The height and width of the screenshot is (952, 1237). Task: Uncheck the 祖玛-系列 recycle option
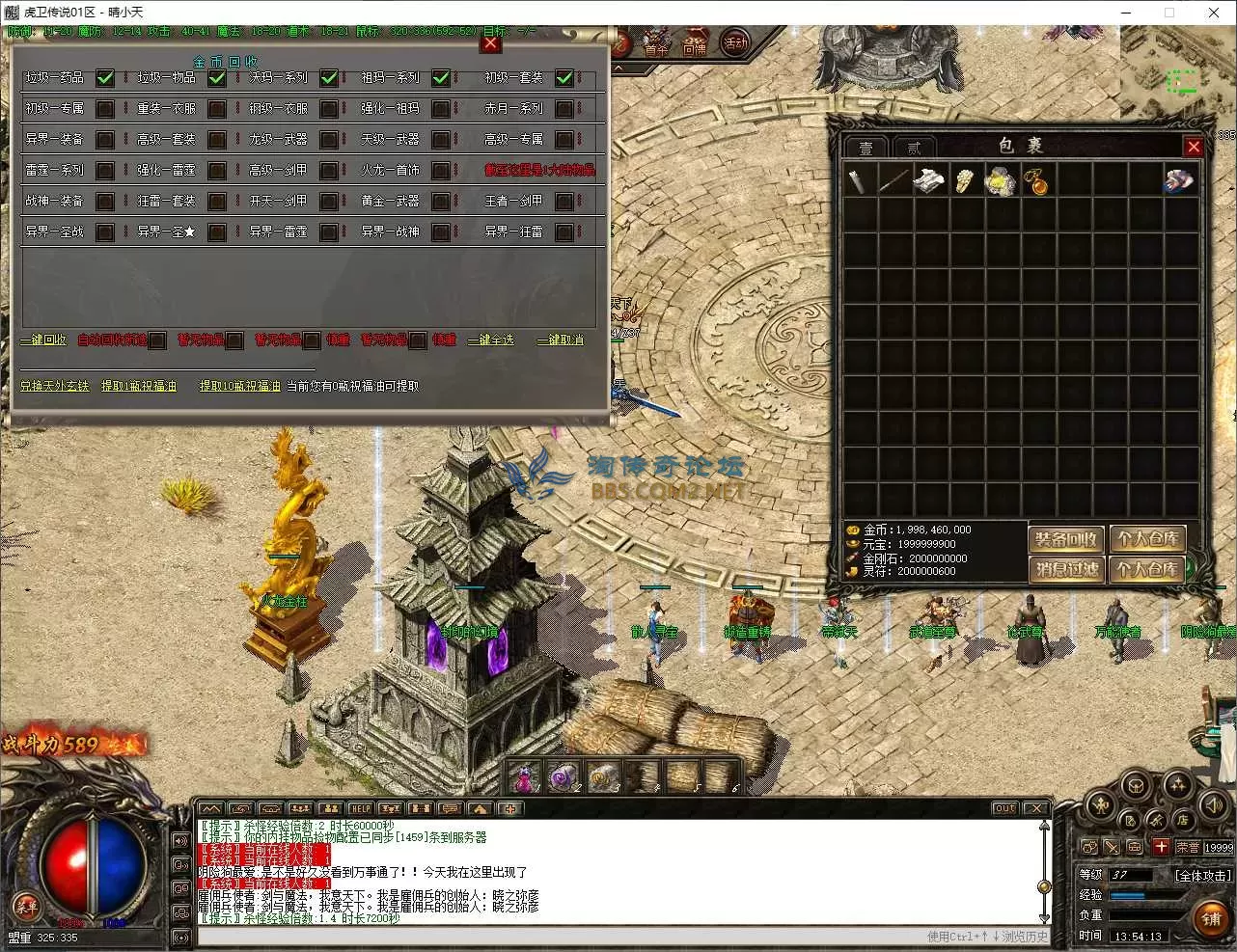pyautogui.click(x=441, y=77)
